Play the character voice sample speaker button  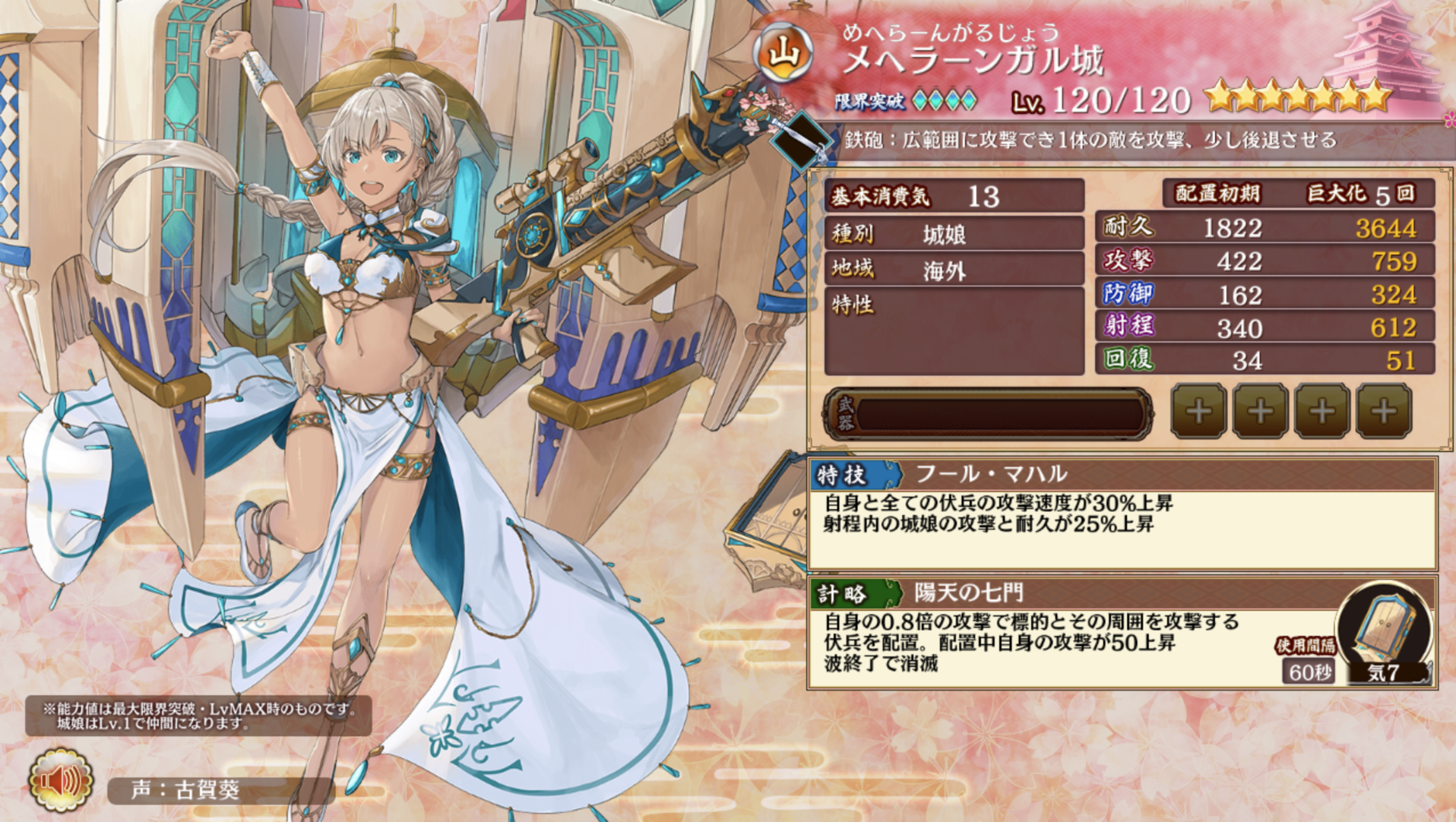point(61,779)
